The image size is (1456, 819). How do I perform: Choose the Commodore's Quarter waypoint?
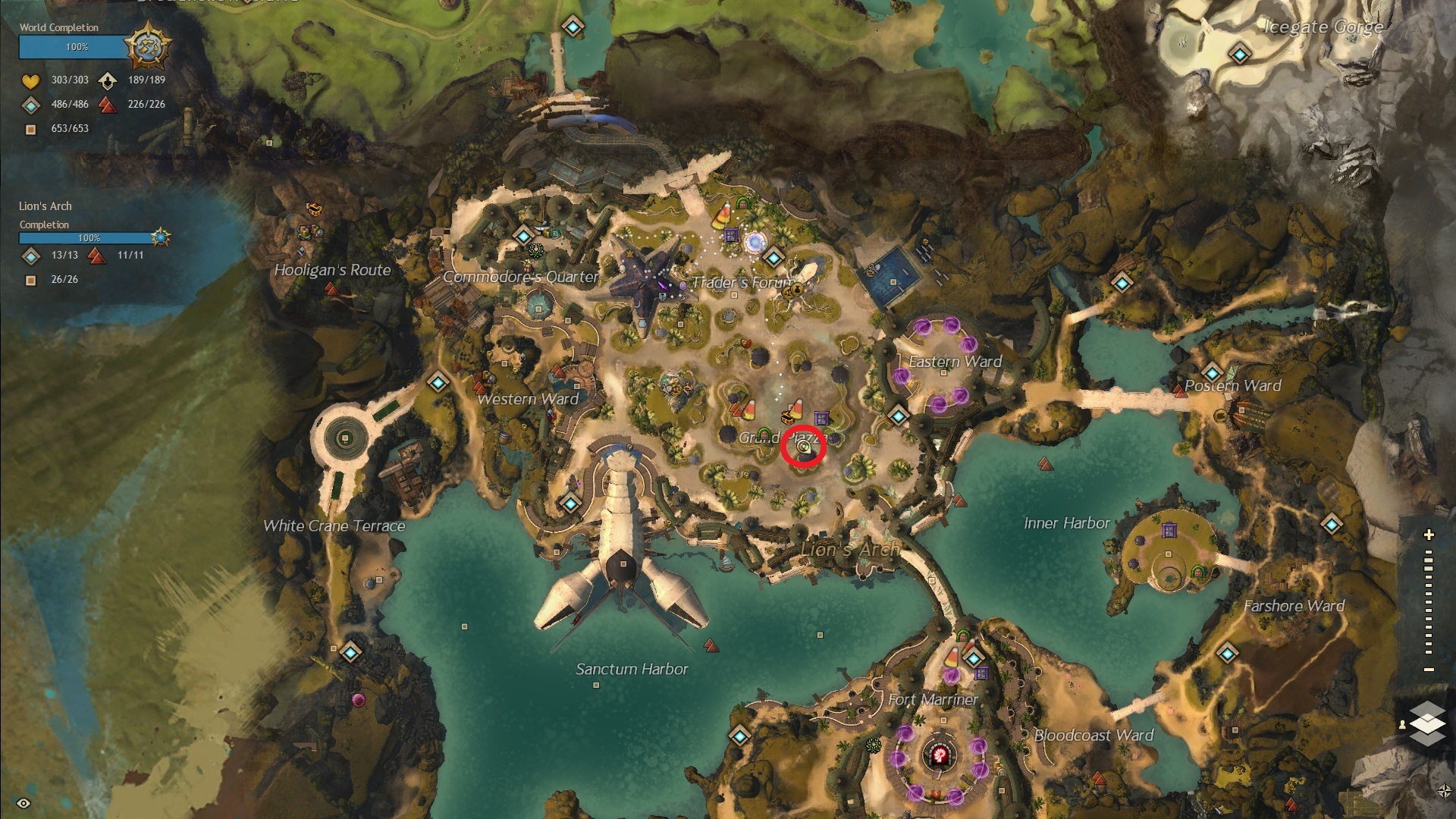(x=523, y=235)
